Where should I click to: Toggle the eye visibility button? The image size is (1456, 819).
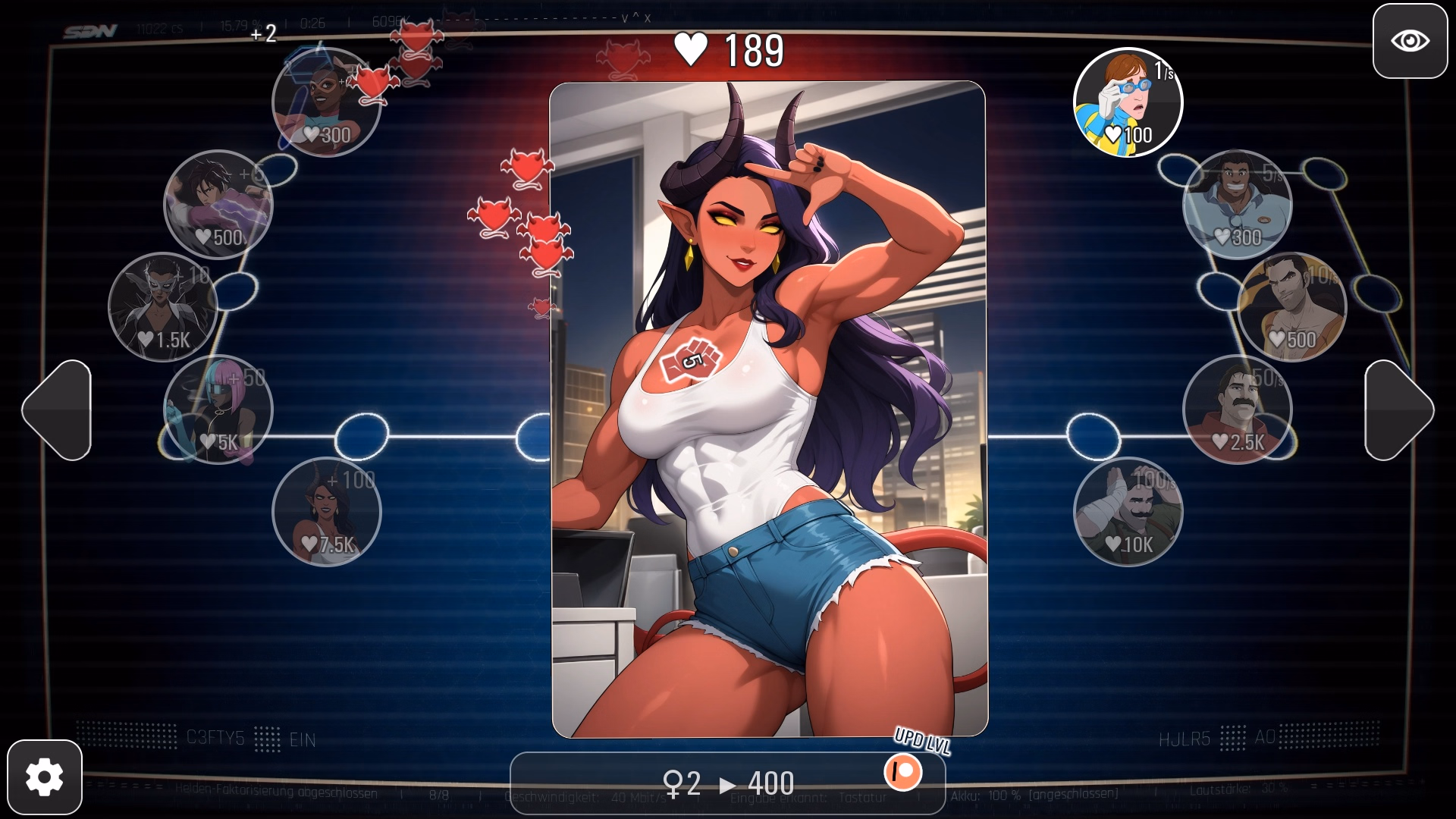(x=1410, y=41)
